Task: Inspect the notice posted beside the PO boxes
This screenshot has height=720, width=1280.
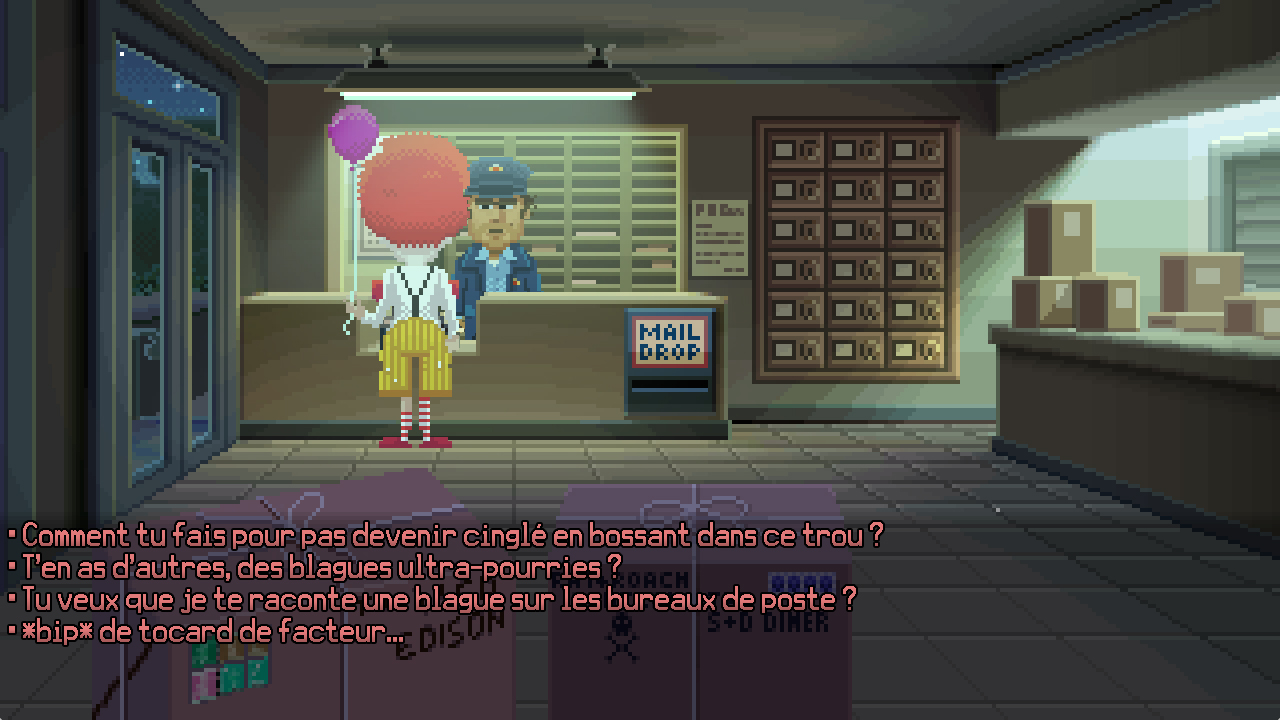Action: [722, 235]
